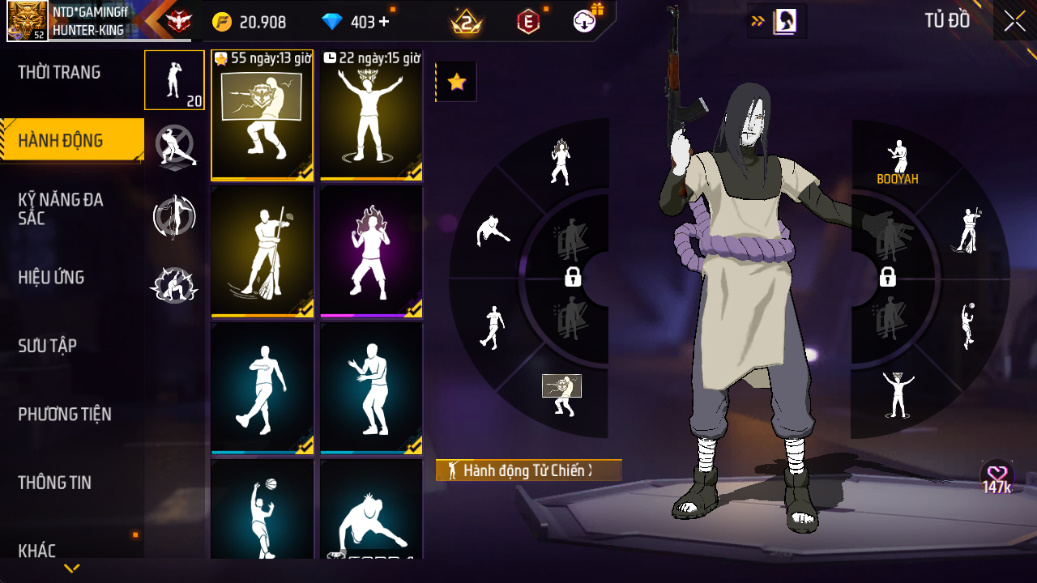1037x583 pixels.
Task: Expand the sidebar with the down arrow
Action: pyautogui.click(x=71, y=568)
